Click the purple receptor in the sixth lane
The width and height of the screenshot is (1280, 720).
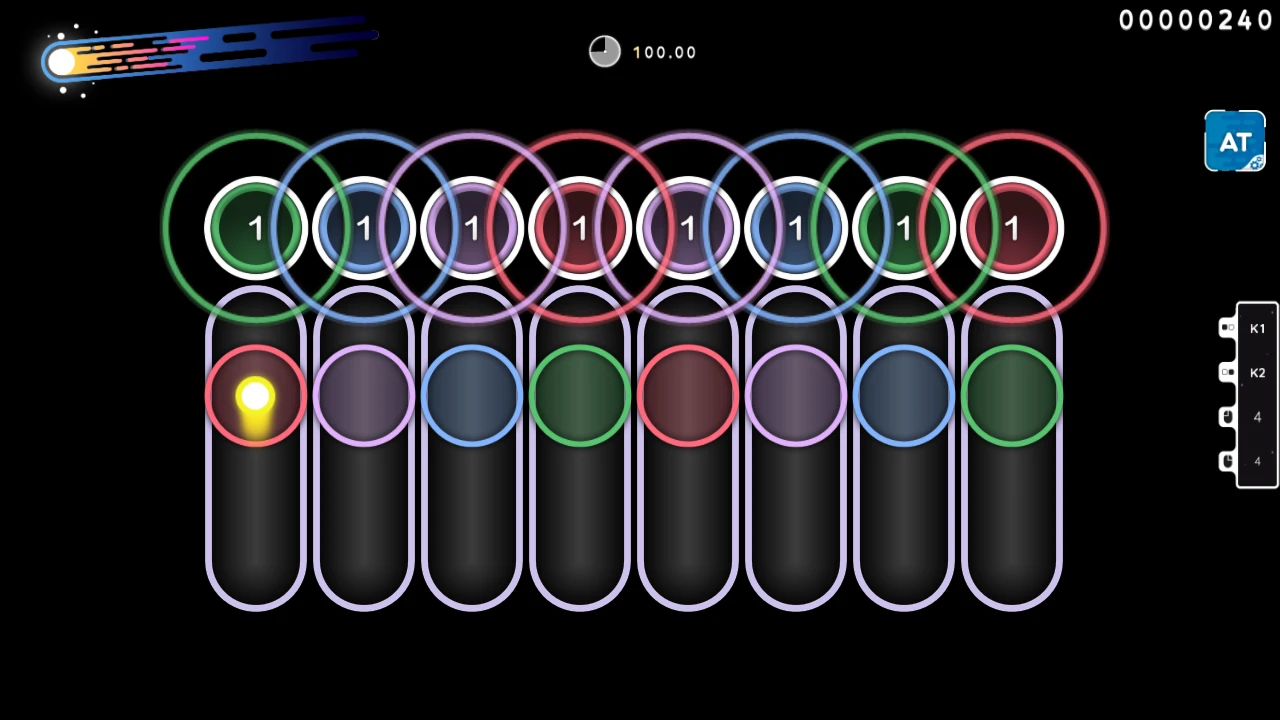[795, 395]
